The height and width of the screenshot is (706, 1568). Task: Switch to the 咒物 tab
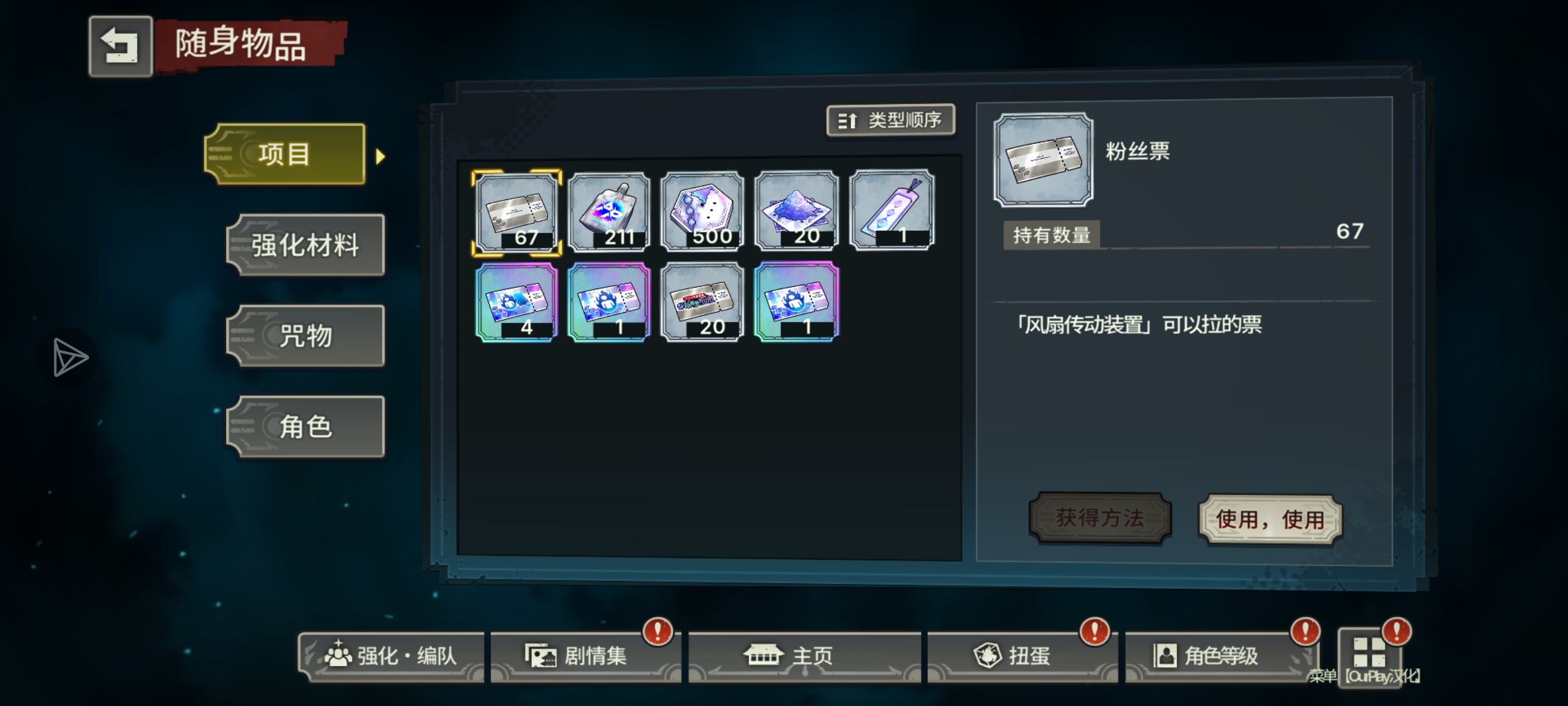[305, 336]
